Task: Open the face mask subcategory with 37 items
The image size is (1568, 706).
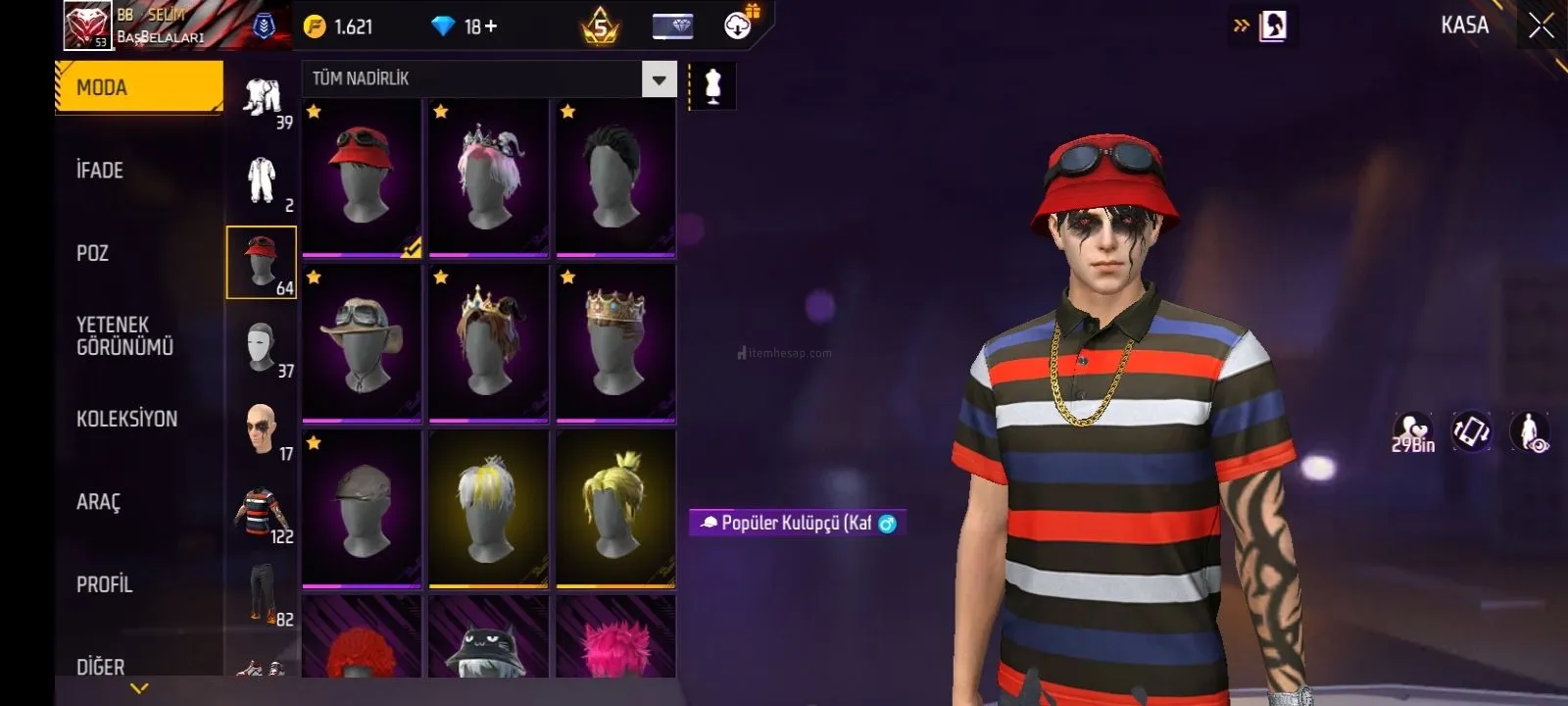Action: click(262, 347)
